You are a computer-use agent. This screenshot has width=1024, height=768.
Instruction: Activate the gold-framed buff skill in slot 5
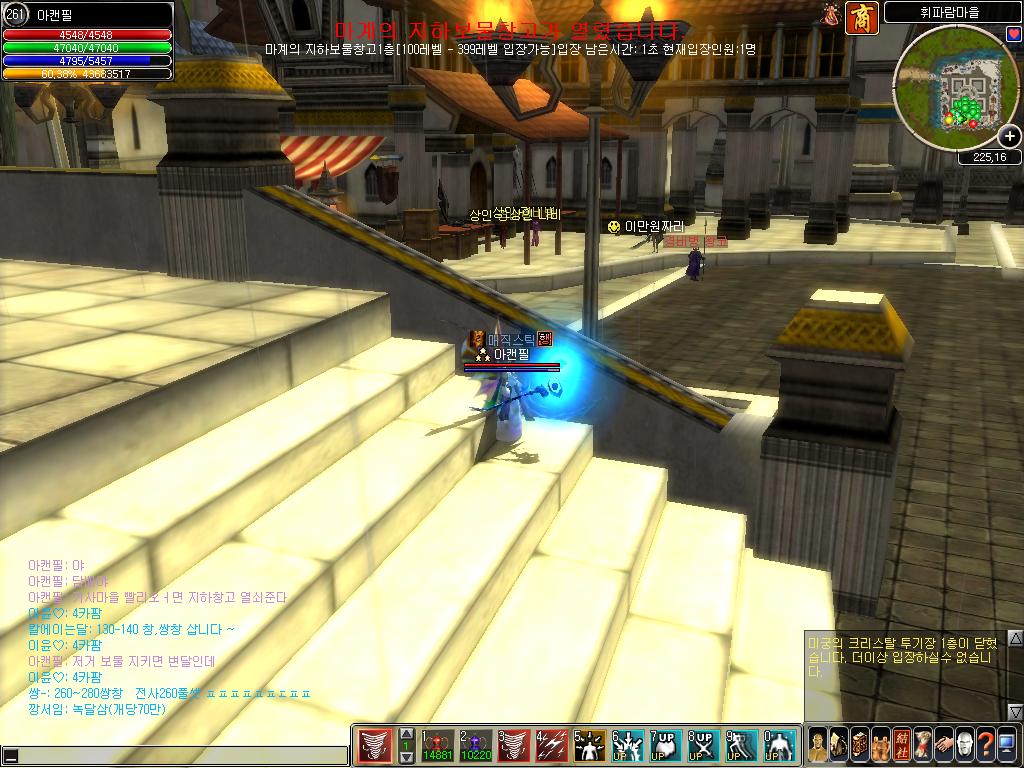click(589, 745)
